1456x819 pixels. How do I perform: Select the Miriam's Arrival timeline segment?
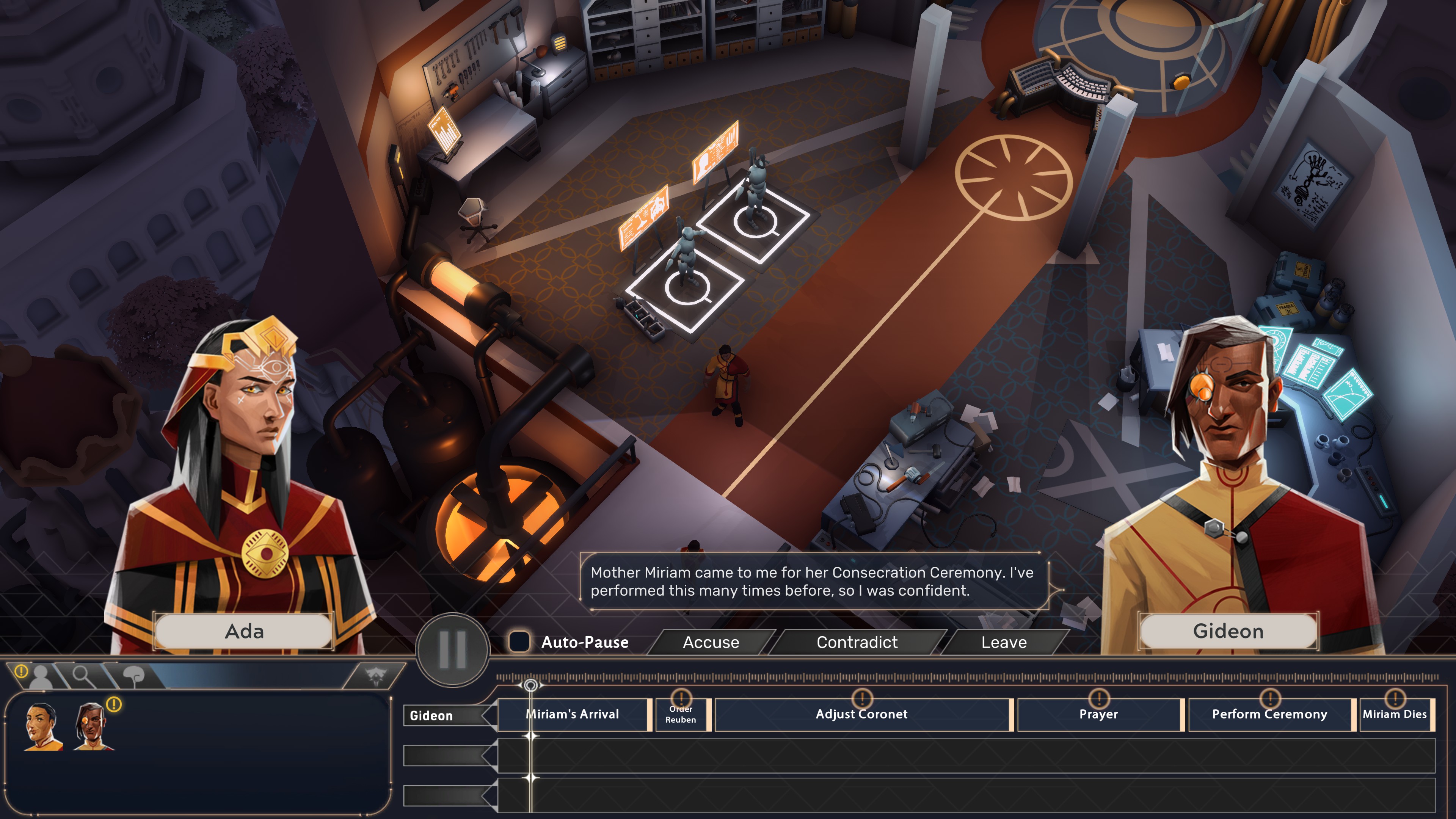[573, 714]
